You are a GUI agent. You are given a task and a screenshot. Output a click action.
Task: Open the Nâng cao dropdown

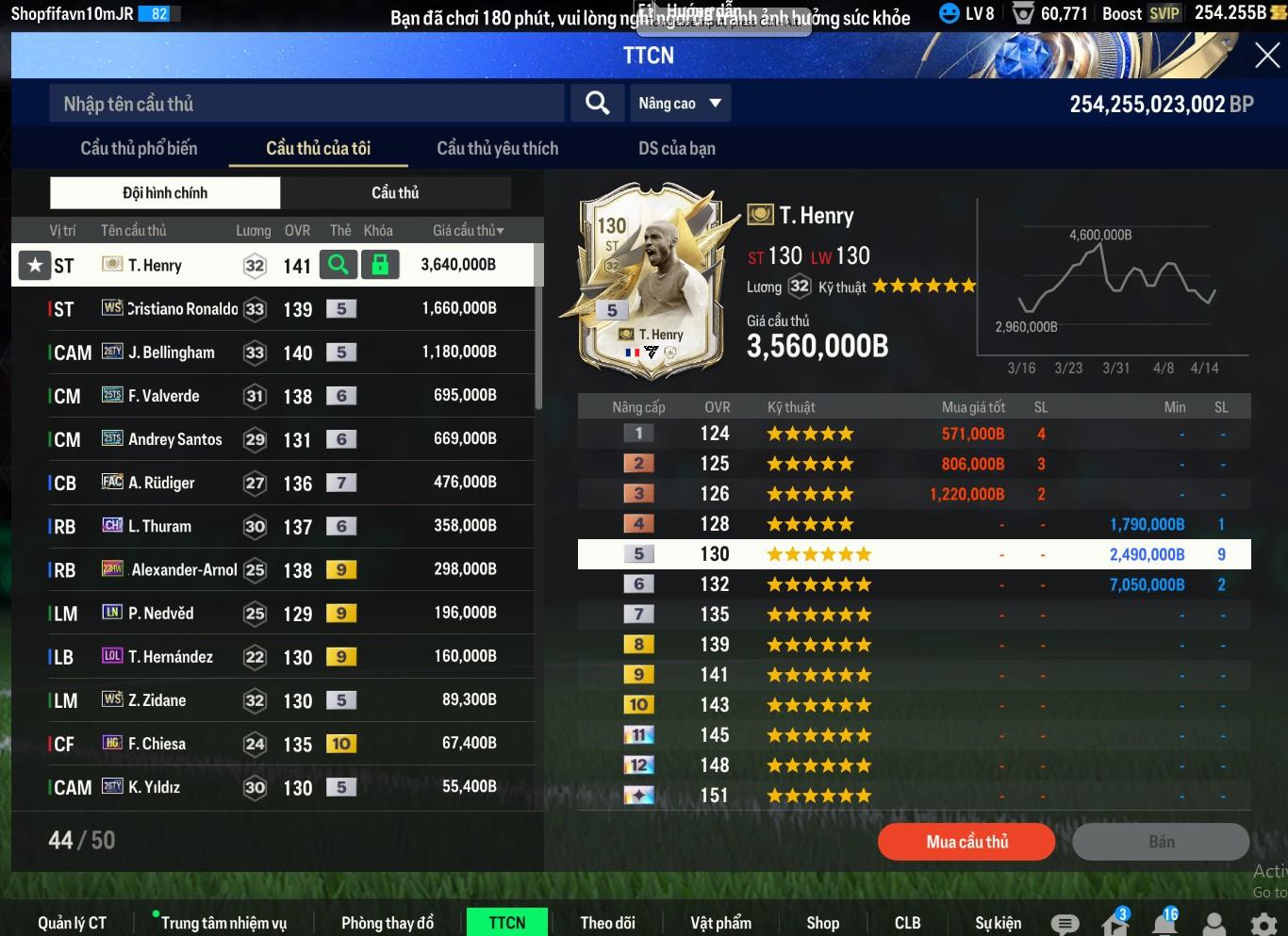(x=680, y=104)
